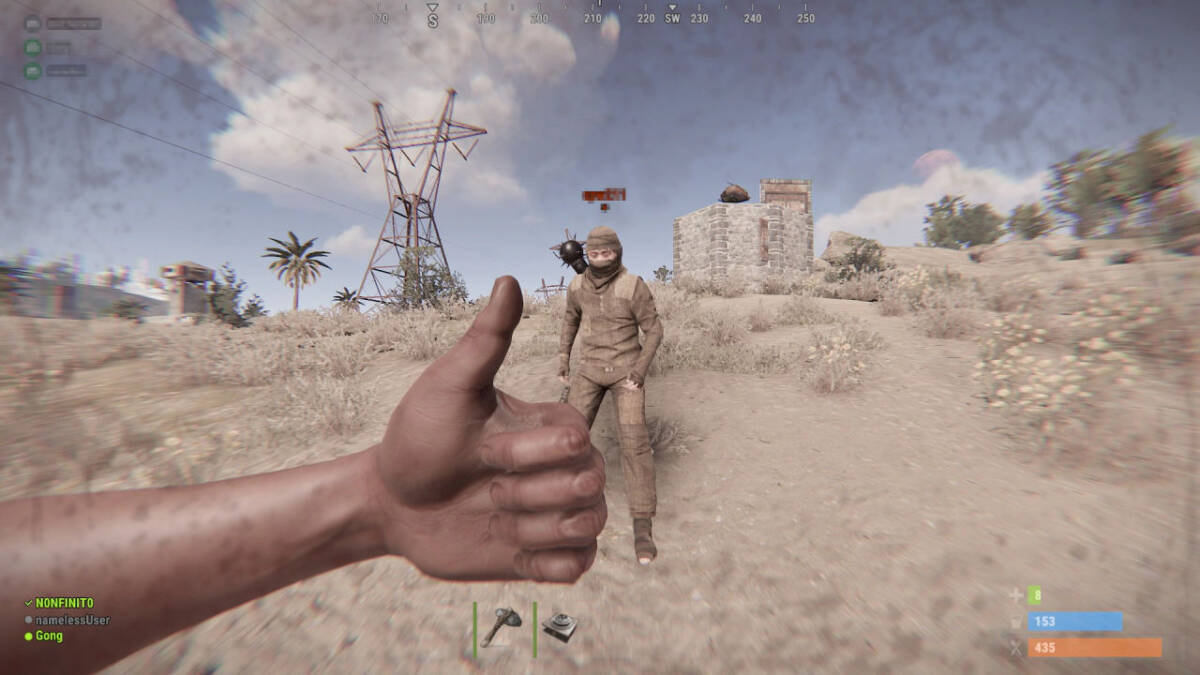This screenshot has height=675, width=1200.
Task: Choose teammate namelessUser in team list
Action: 72,620
